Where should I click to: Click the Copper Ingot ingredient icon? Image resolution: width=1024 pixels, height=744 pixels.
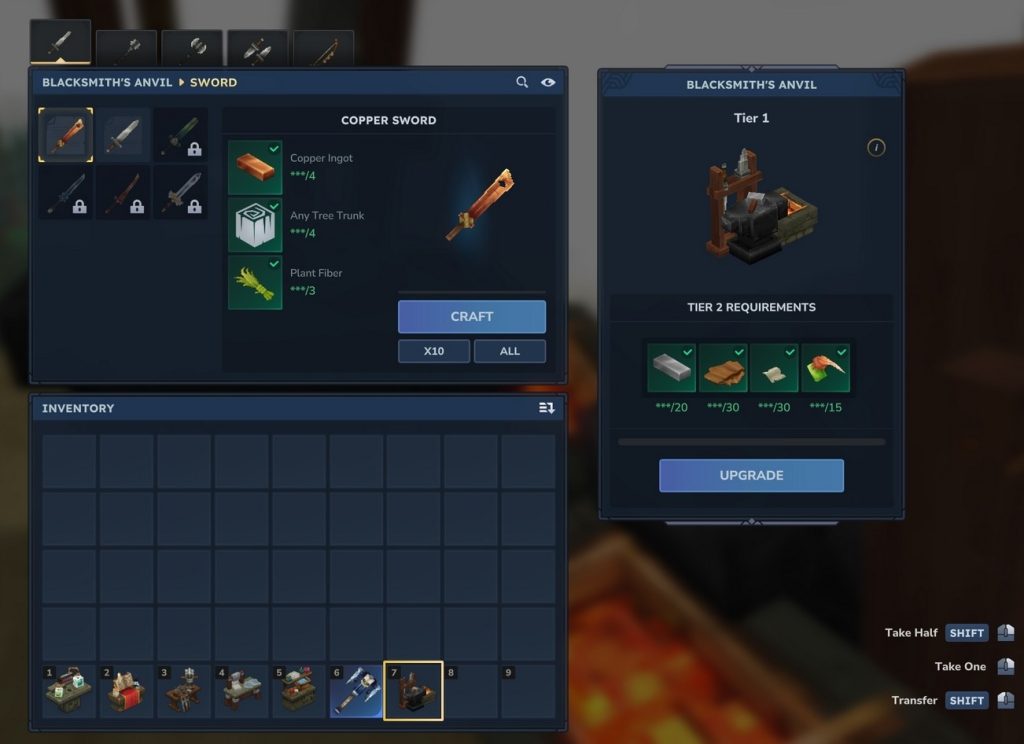[x=255, y=167]
